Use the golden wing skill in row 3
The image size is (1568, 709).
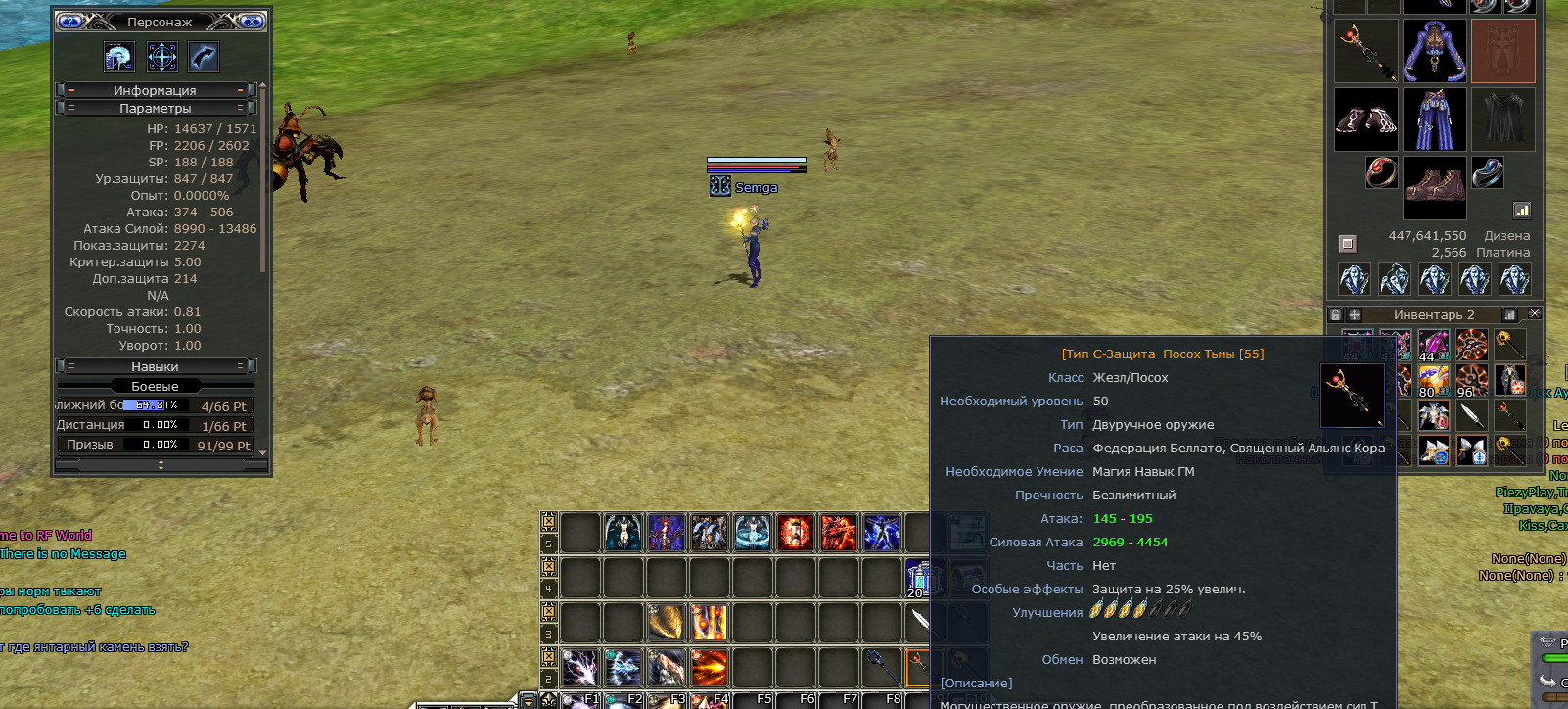coord(667,622)
